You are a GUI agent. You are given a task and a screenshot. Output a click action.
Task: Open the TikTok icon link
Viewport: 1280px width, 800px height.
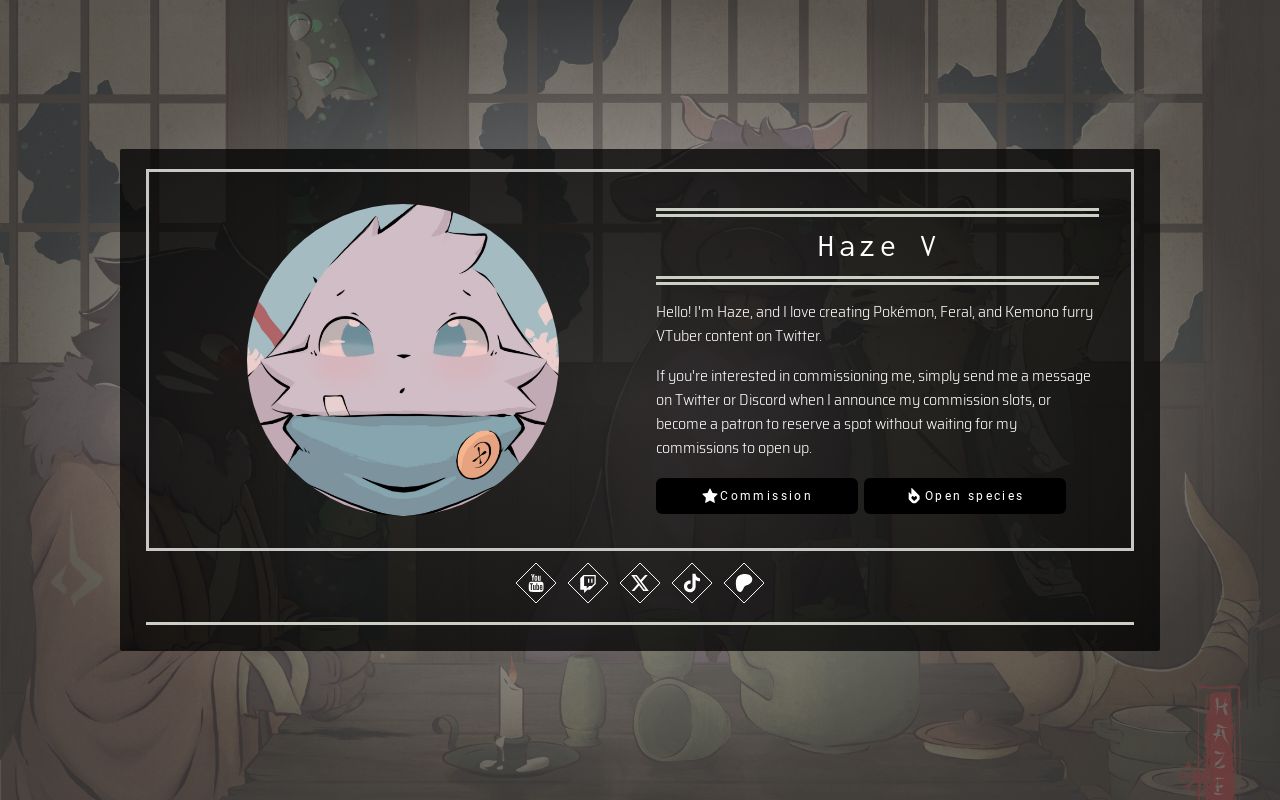click(x=692, y=583)
